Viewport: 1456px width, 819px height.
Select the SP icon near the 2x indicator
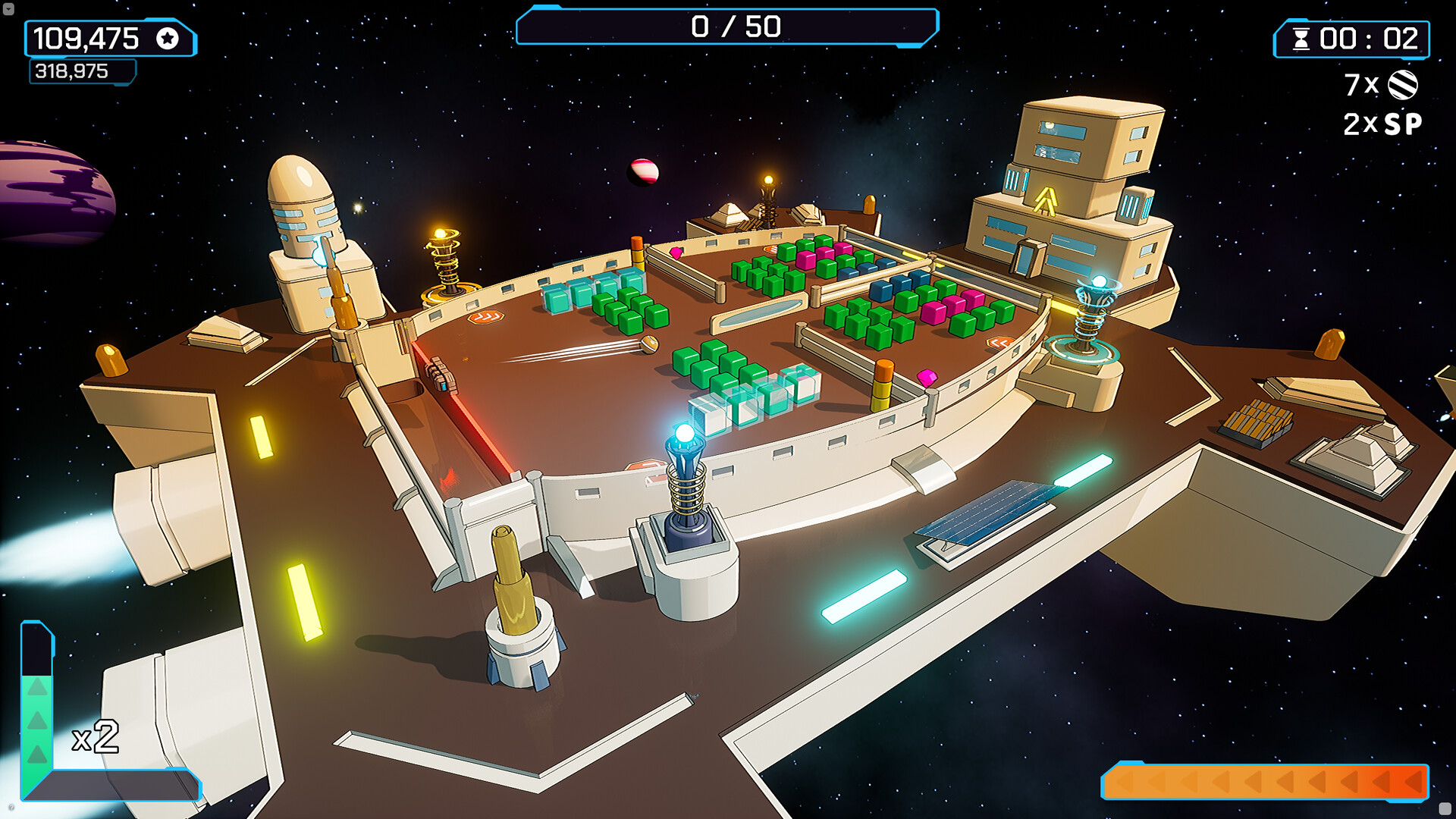pyautogui.click(x=1402, y=124)
